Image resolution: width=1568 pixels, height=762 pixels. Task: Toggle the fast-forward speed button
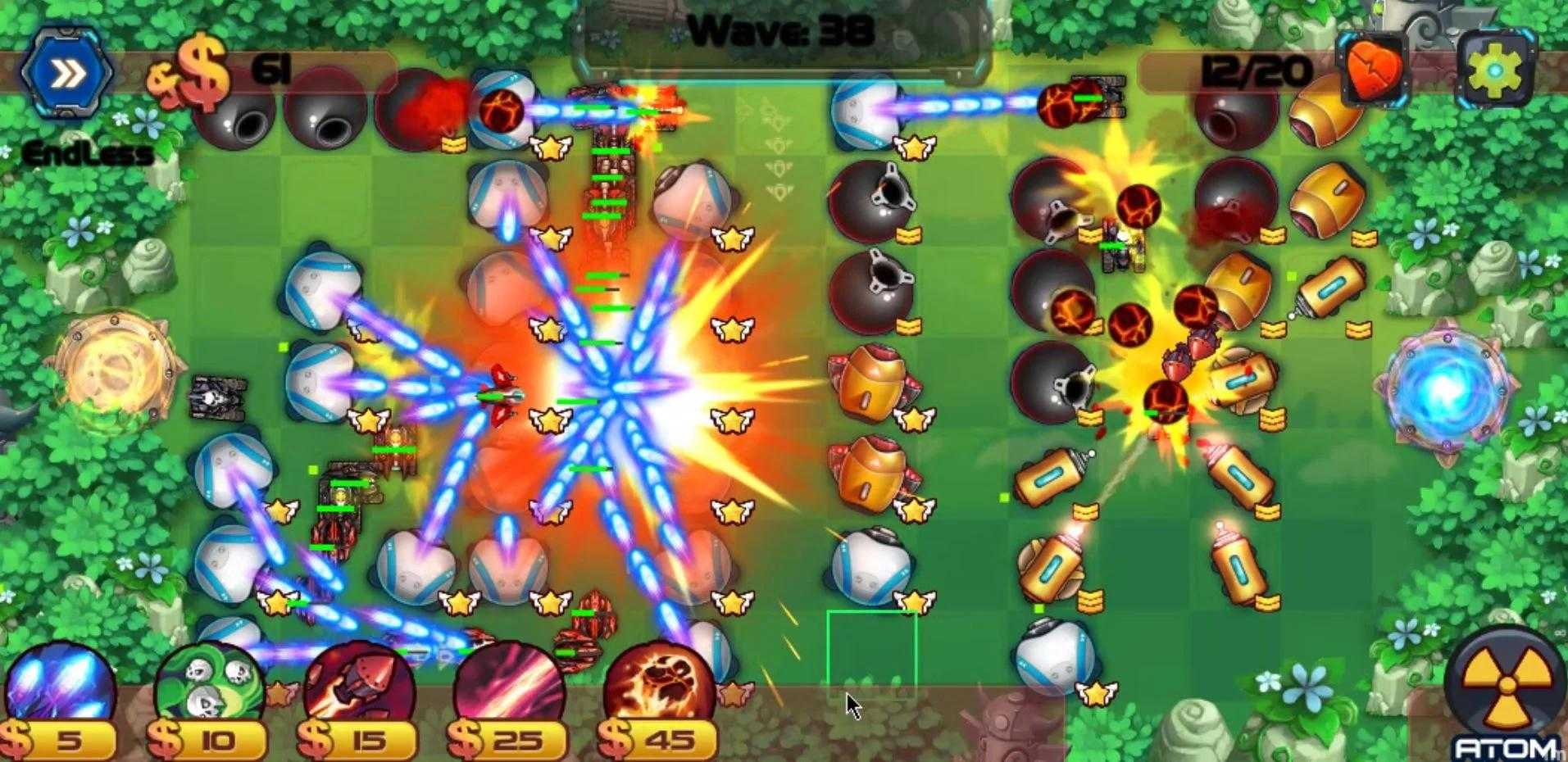[x=68, y=75]
